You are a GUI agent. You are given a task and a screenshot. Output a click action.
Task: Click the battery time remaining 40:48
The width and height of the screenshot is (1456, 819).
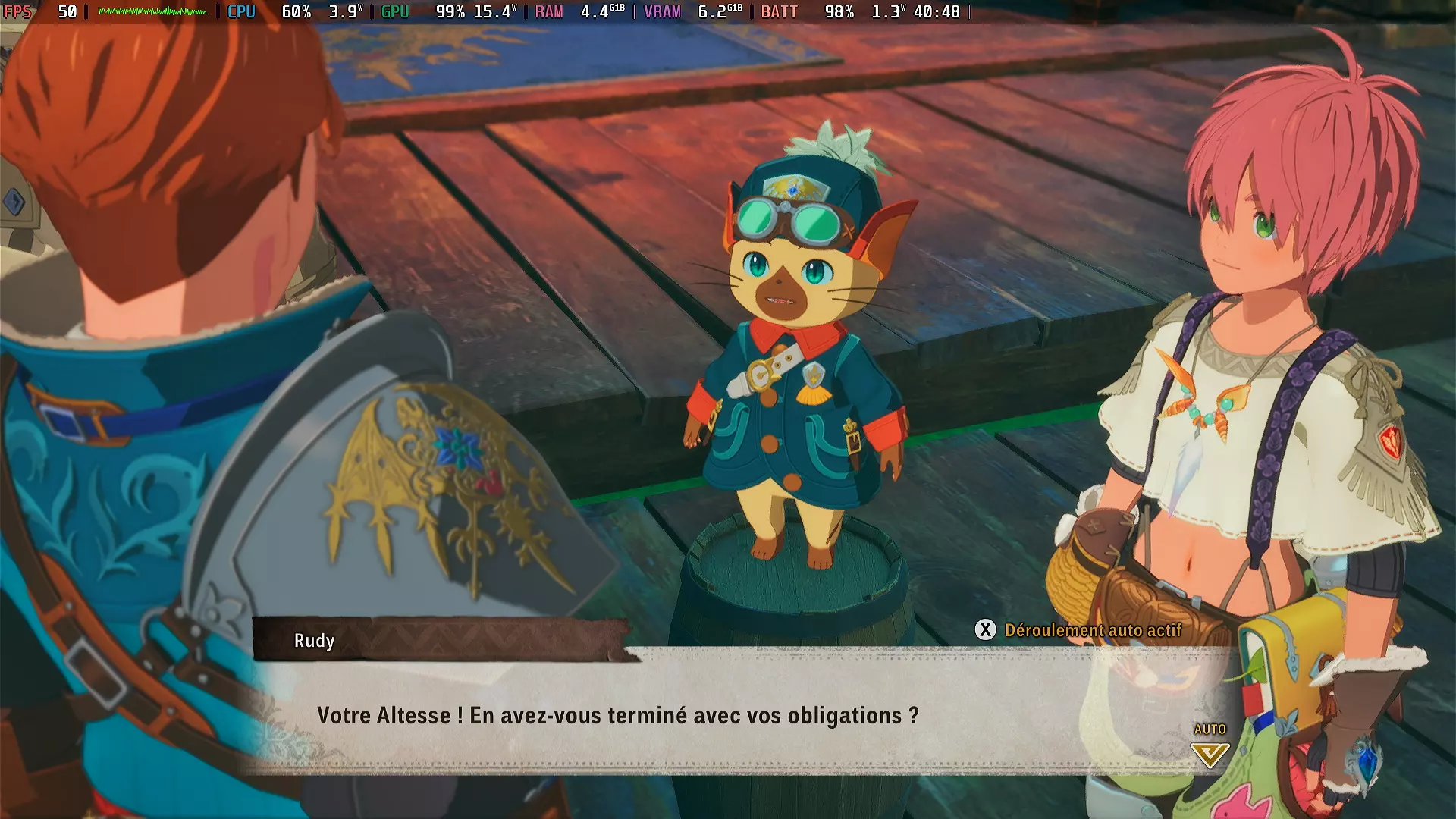coord(938,12)
